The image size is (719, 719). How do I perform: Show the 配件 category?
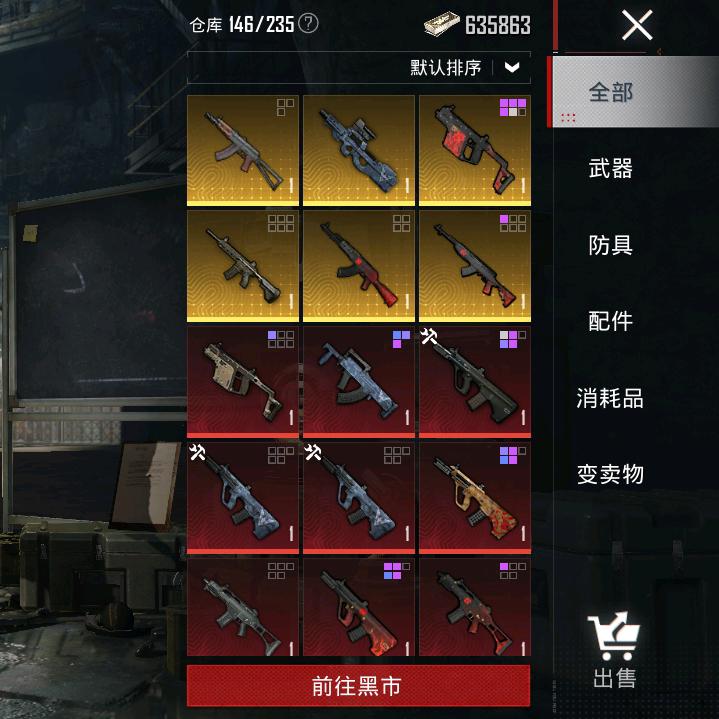point(610,321)
